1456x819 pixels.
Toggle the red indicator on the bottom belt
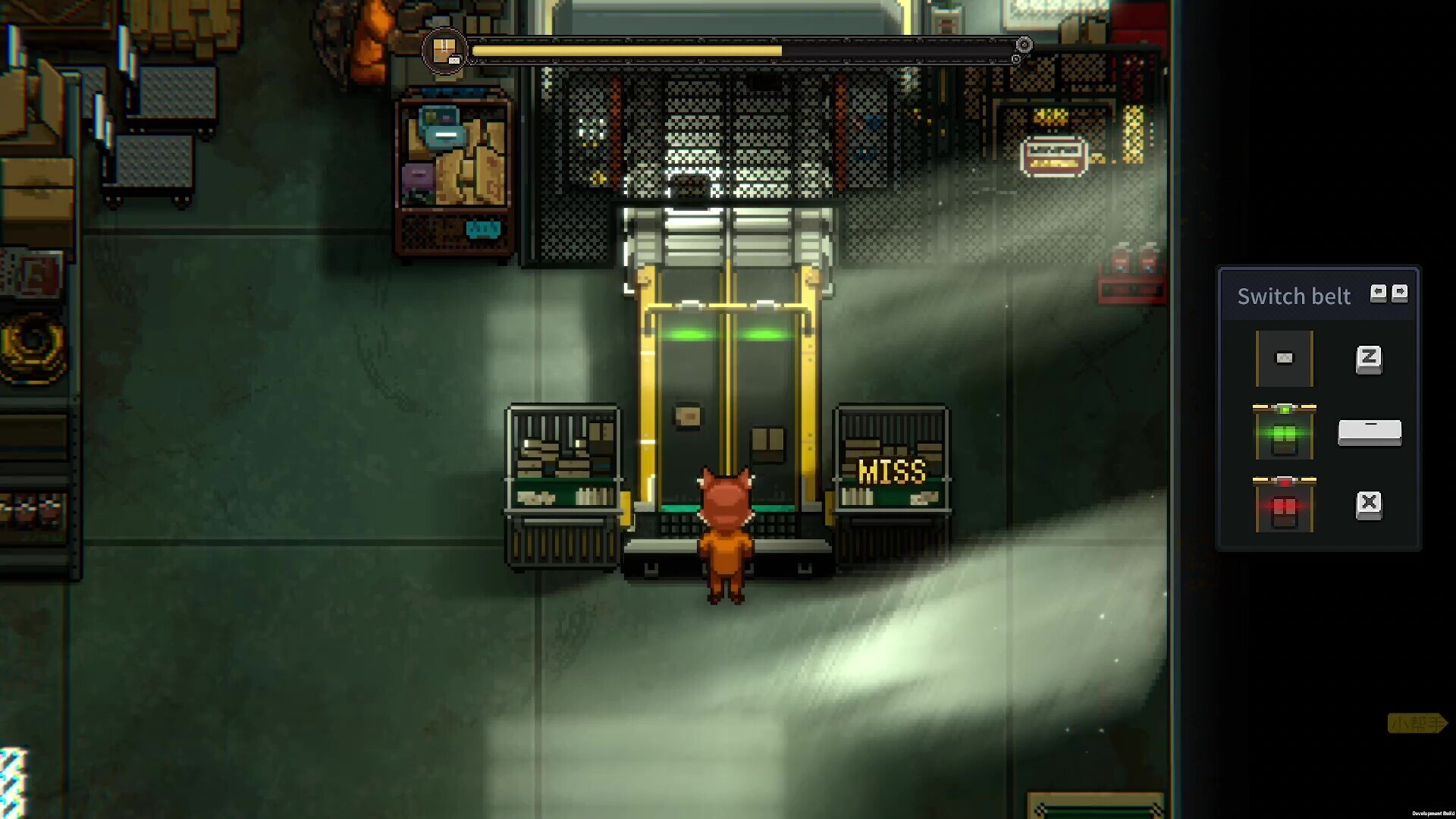pos(1285,481)
